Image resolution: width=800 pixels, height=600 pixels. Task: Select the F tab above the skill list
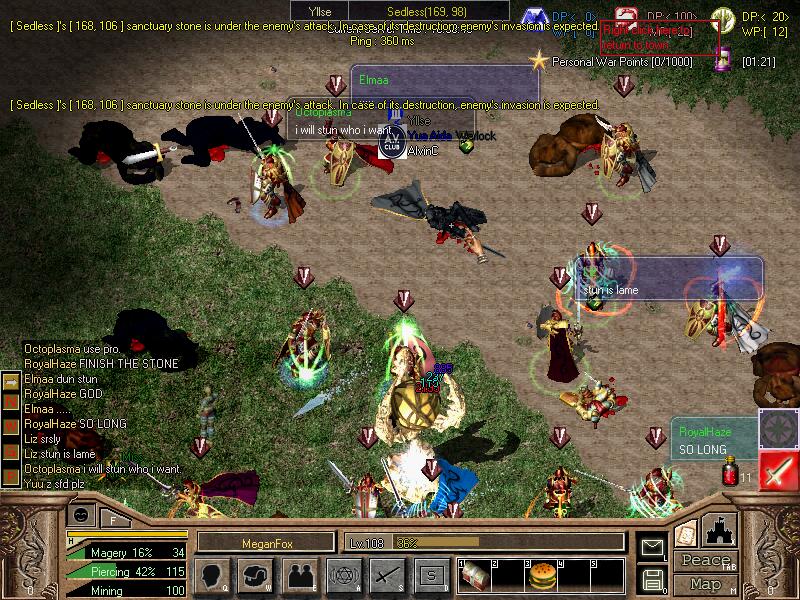pyautogui.click(x=113, y=519)
